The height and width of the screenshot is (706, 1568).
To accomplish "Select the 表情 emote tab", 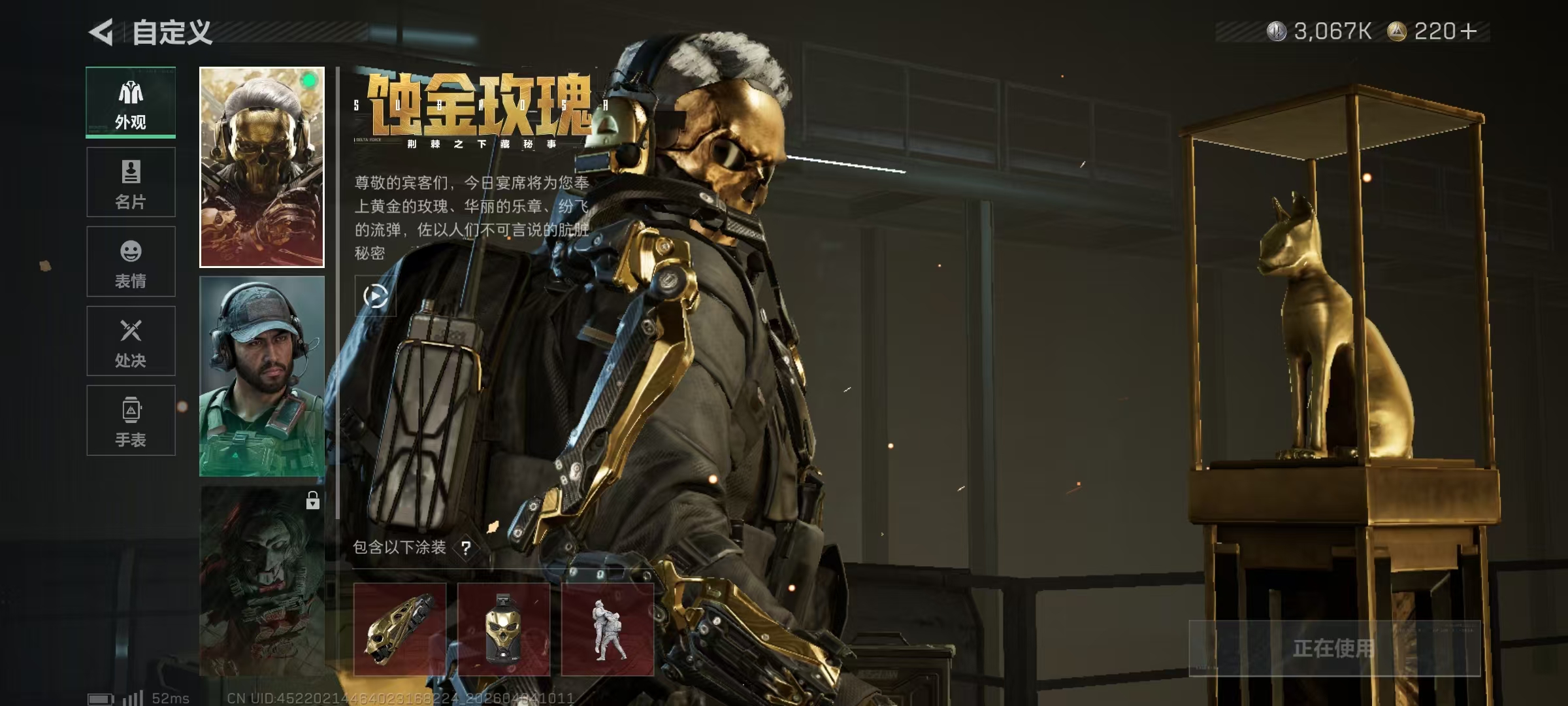I will point(131,261).
